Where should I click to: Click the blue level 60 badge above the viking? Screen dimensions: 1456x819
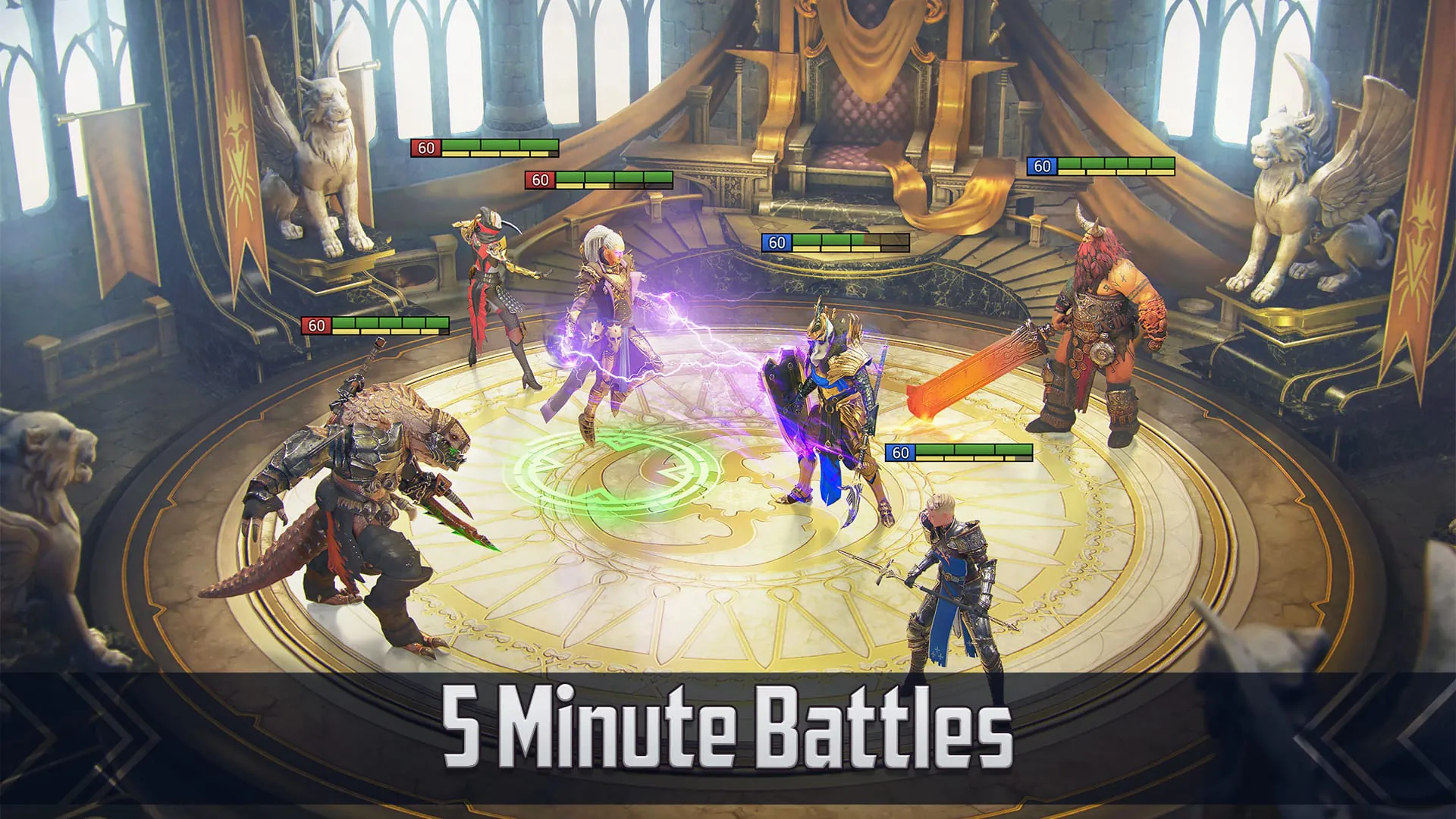pos(1042,166)
